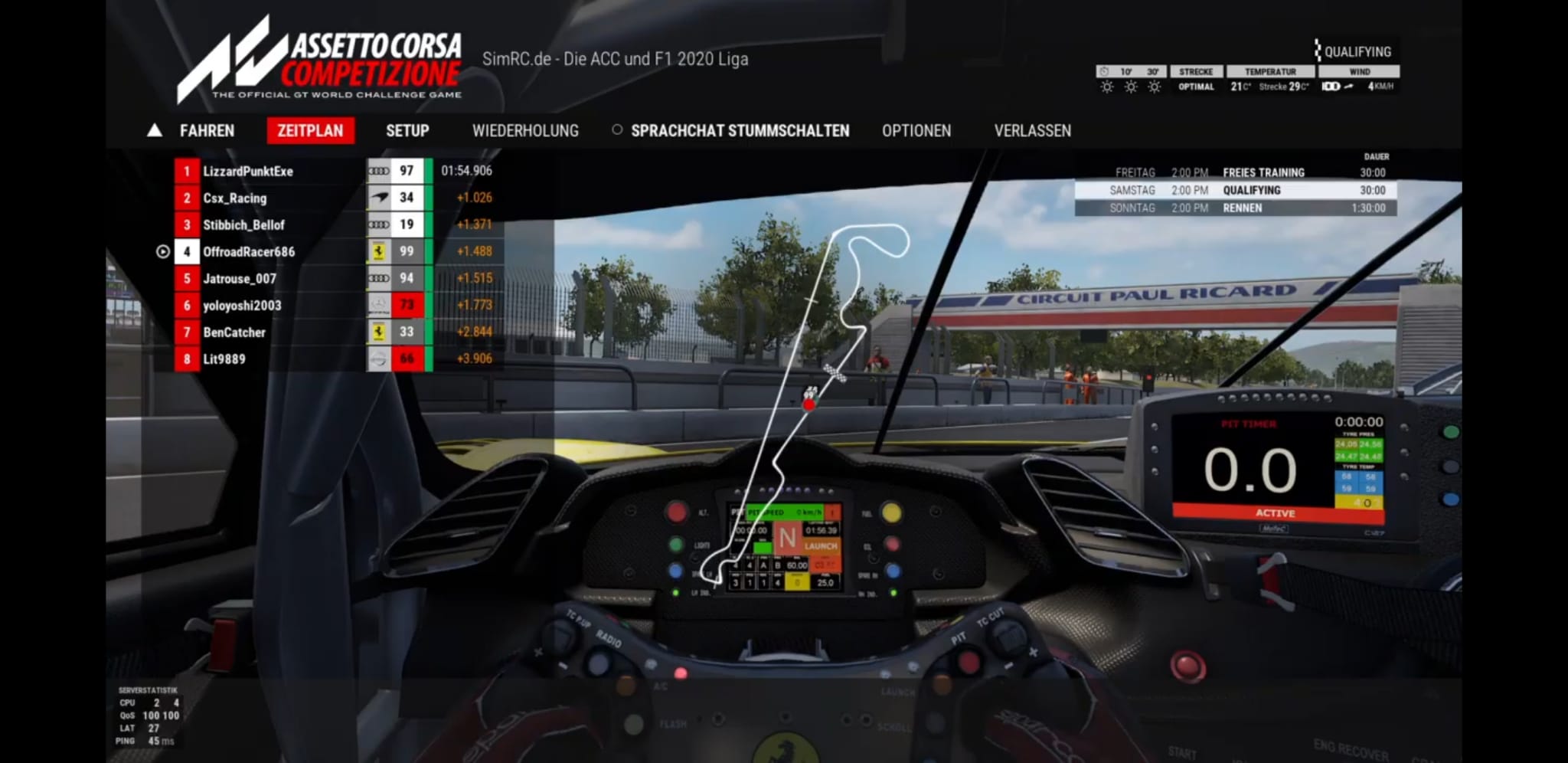Select Csx_Racing driver row

235,198
